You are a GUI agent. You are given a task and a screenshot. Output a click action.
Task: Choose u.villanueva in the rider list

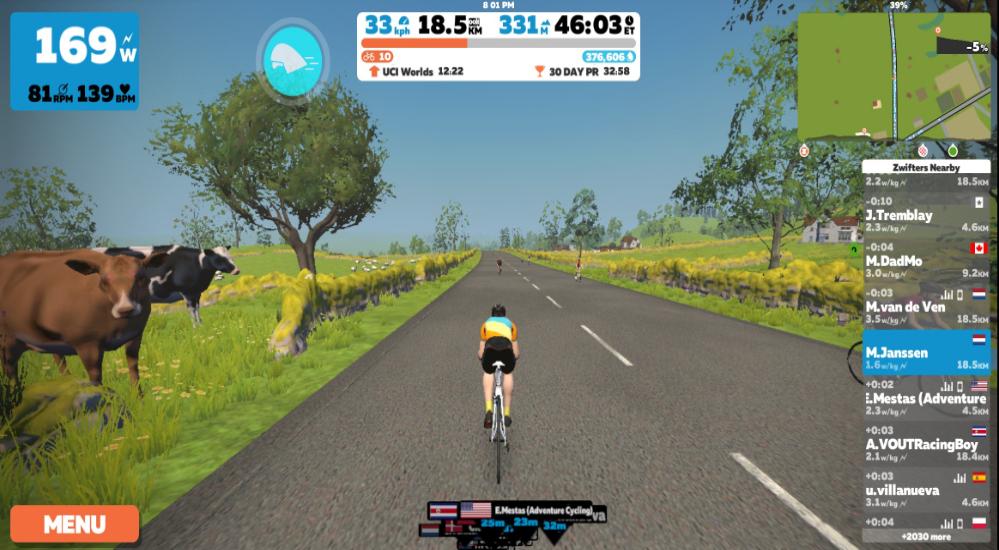(x=925, y=490)
